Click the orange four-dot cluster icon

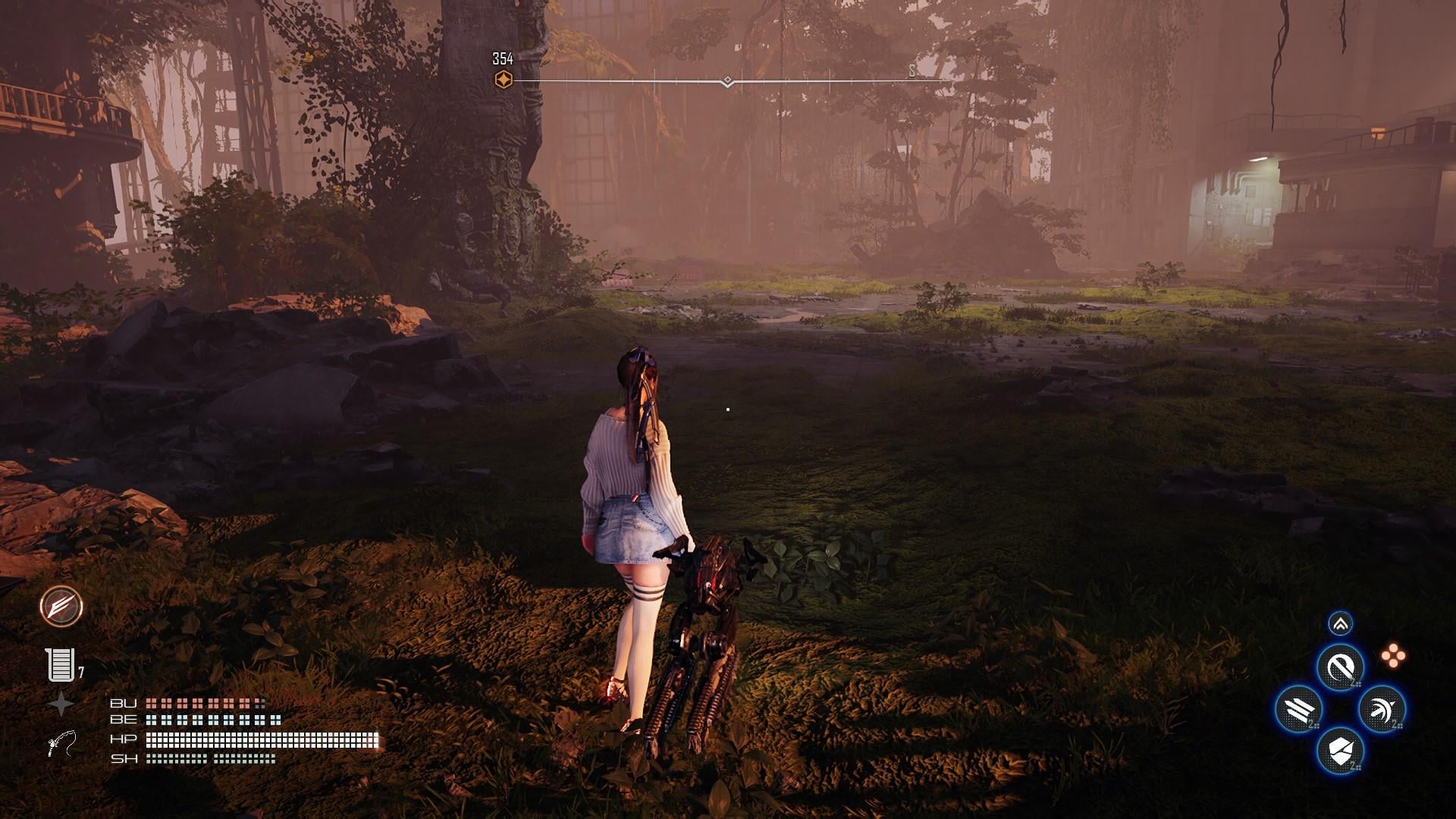tap(1392, 657)
